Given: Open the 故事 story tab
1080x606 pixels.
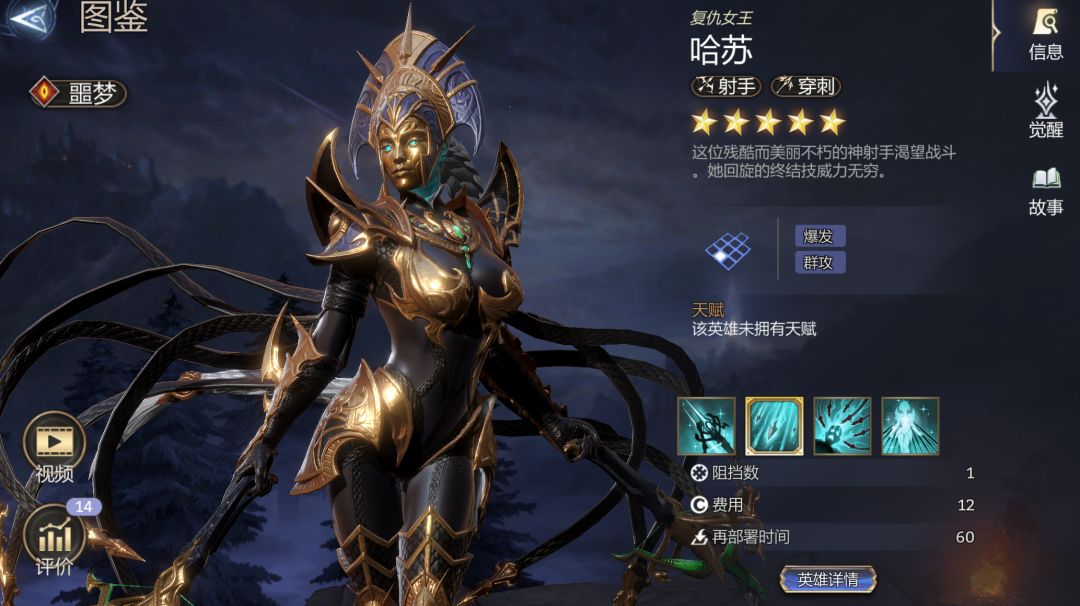Looking at the screenshot, I should pyautogui.click(x=1045, y=190).
